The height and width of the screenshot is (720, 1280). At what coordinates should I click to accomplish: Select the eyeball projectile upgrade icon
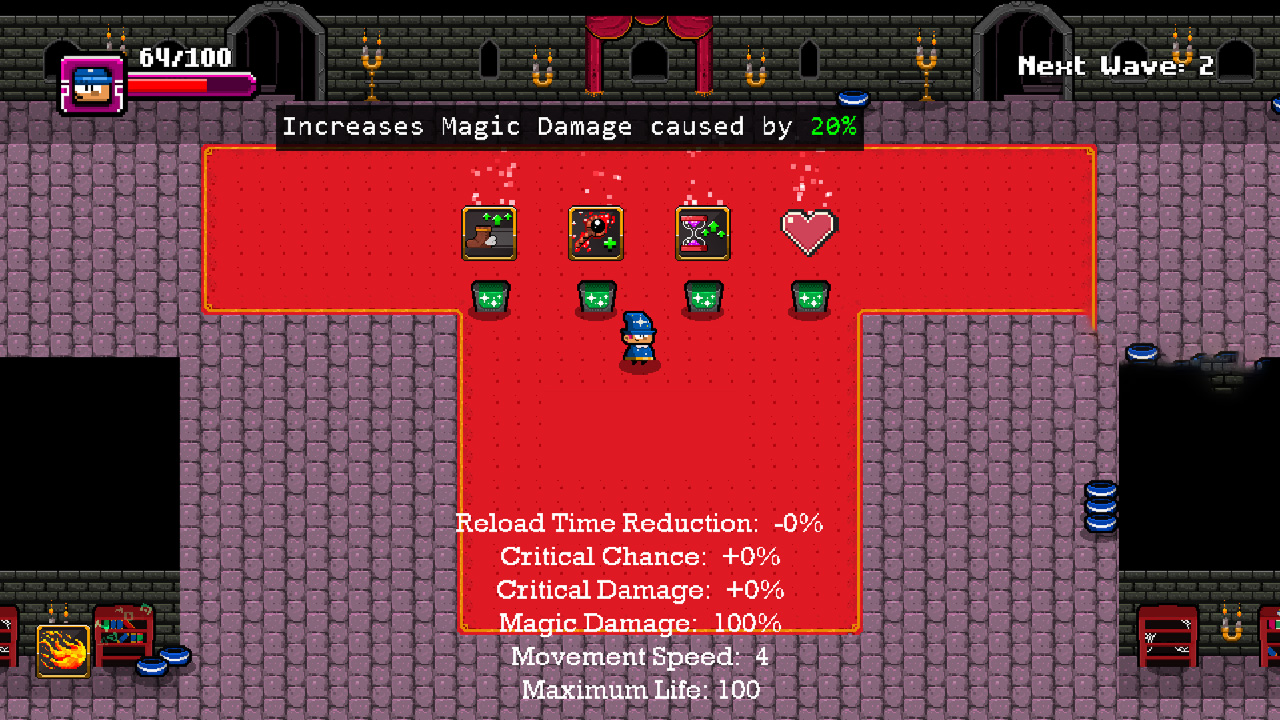pos(596,233)
